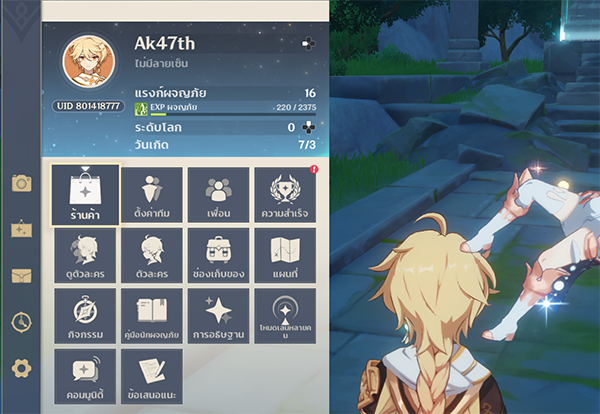Open the ช่องเก็บของ inventory backpack tile

click(x=218, y=254)
